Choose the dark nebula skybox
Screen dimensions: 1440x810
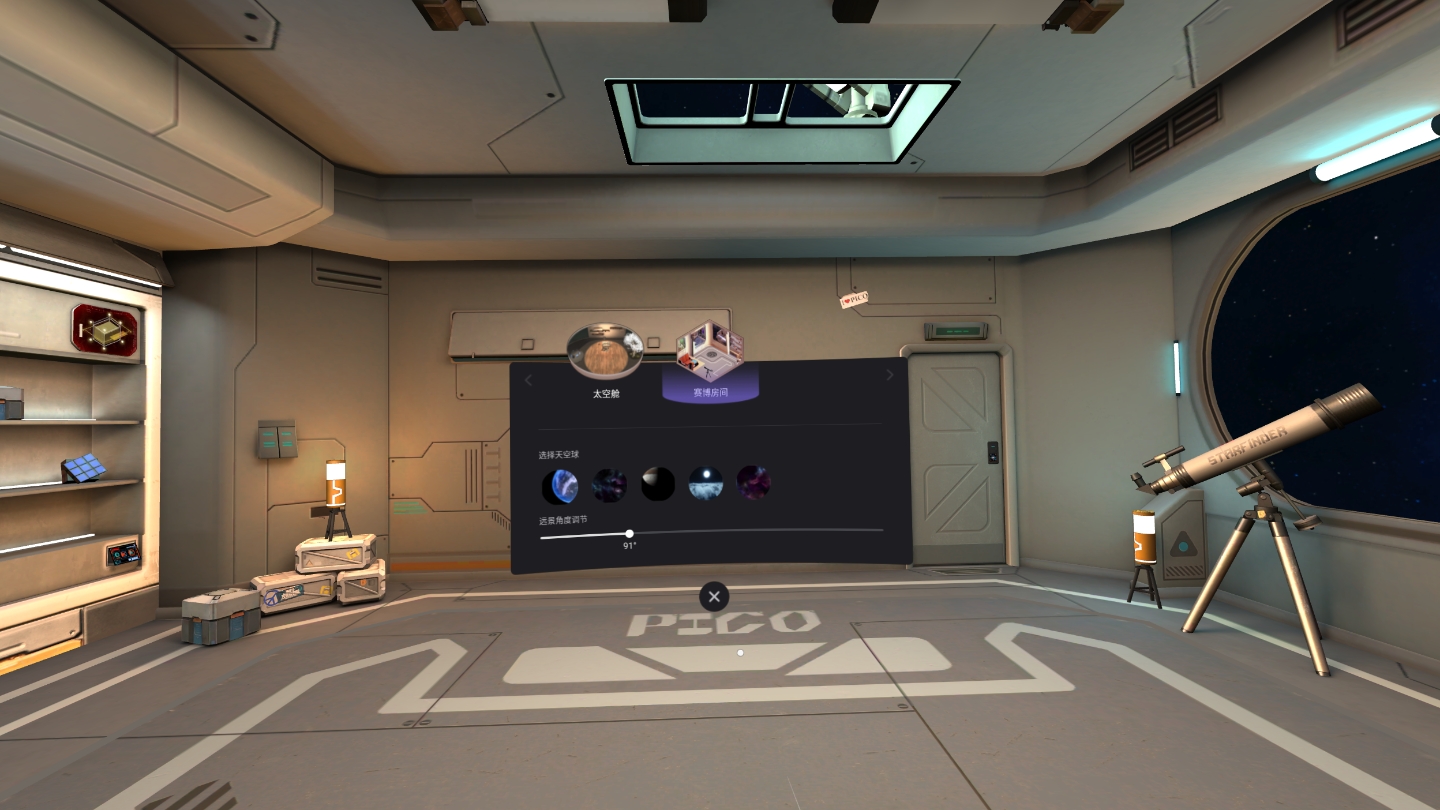point(611,483)
